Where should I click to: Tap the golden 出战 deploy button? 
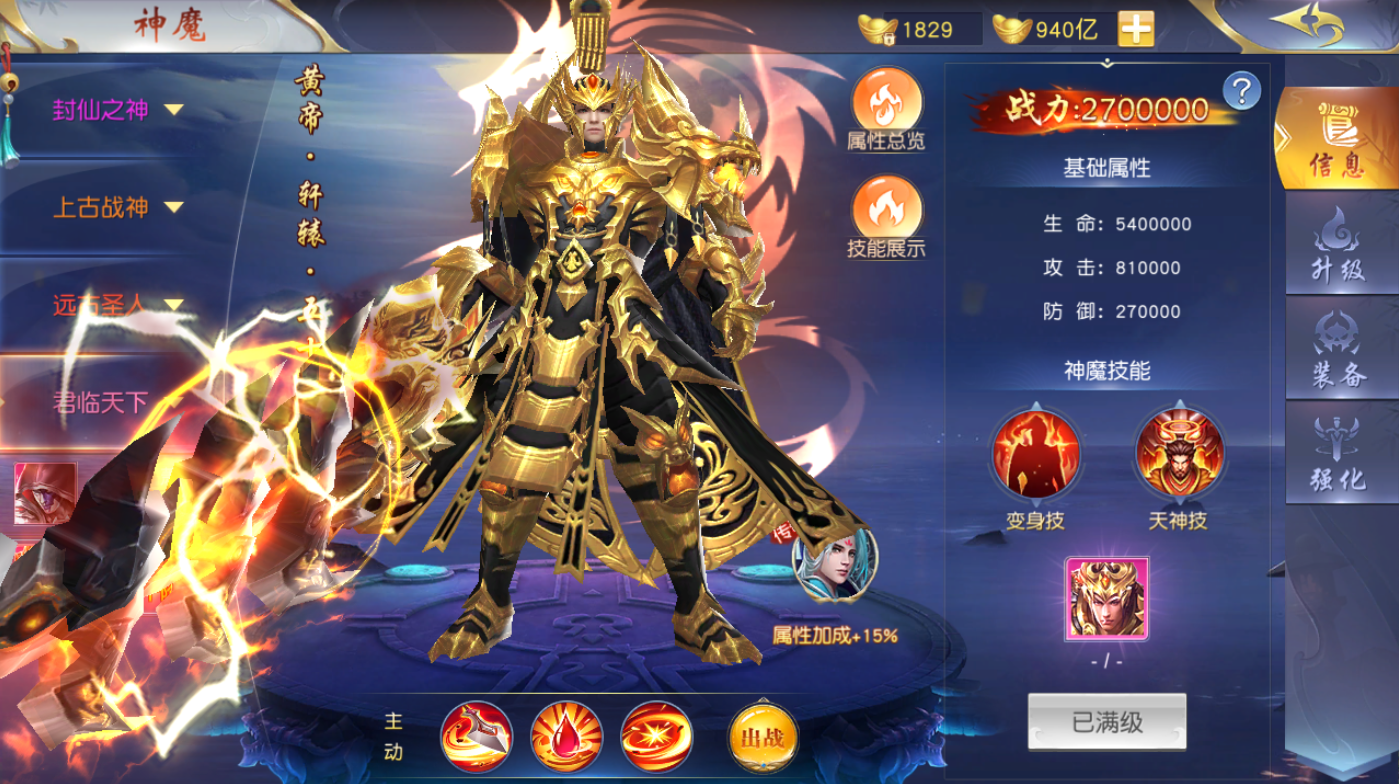click(763, 738)
